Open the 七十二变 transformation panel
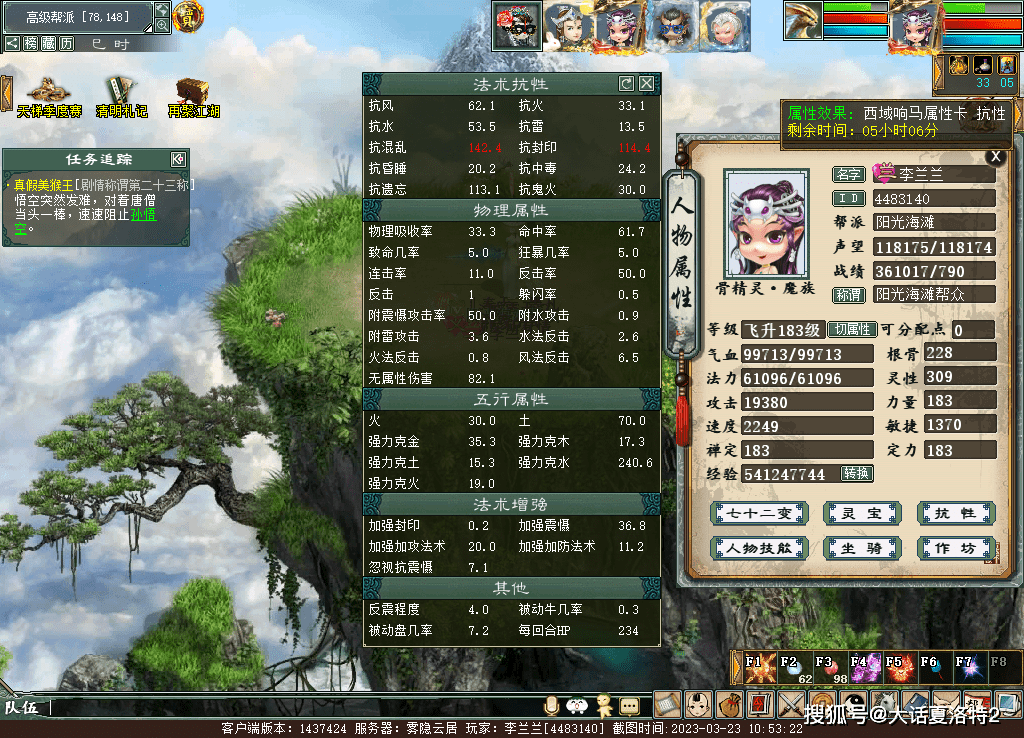 pos(757,514)
